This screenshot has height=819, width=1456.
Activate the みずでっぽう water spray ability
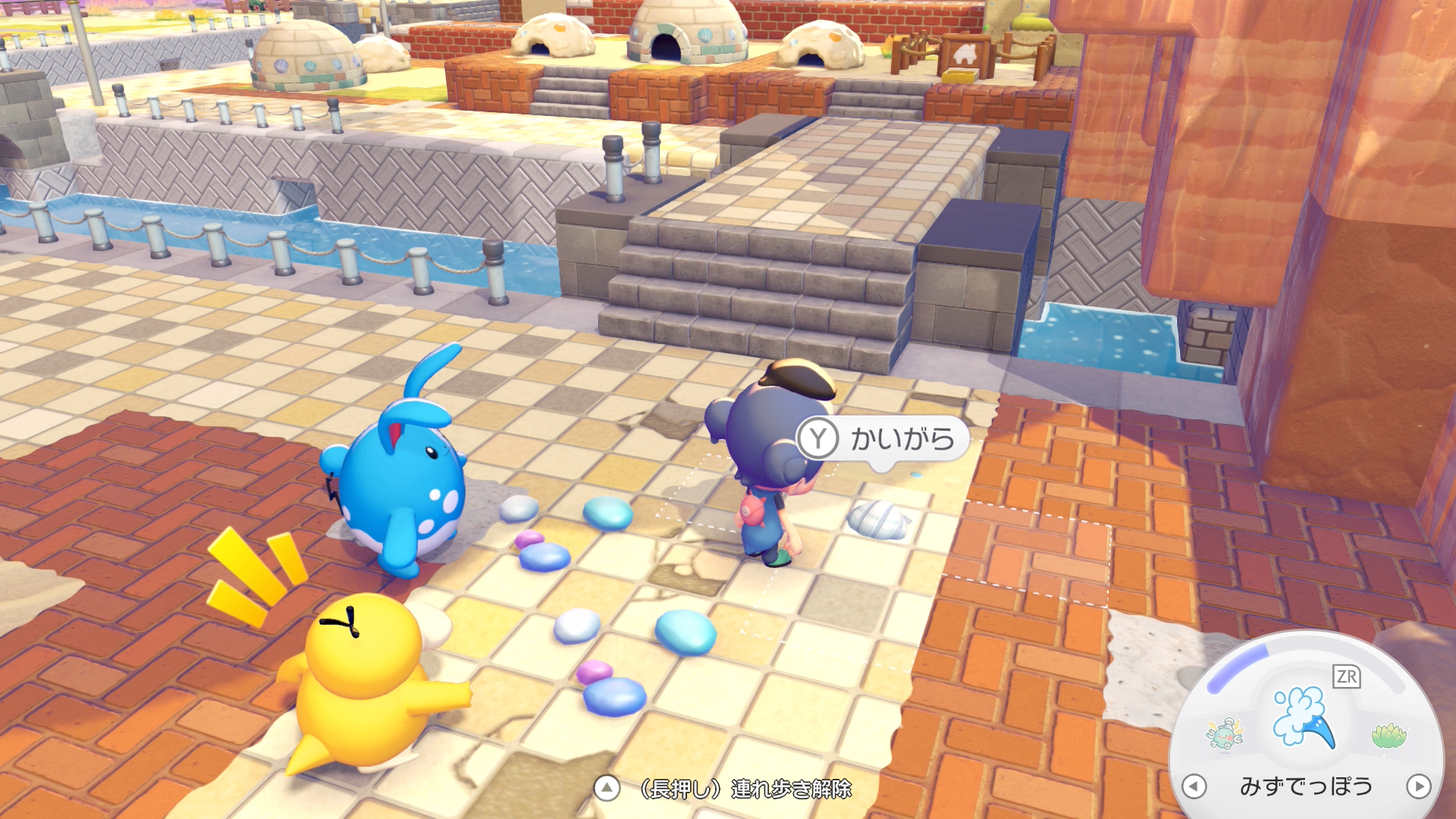1303,718
